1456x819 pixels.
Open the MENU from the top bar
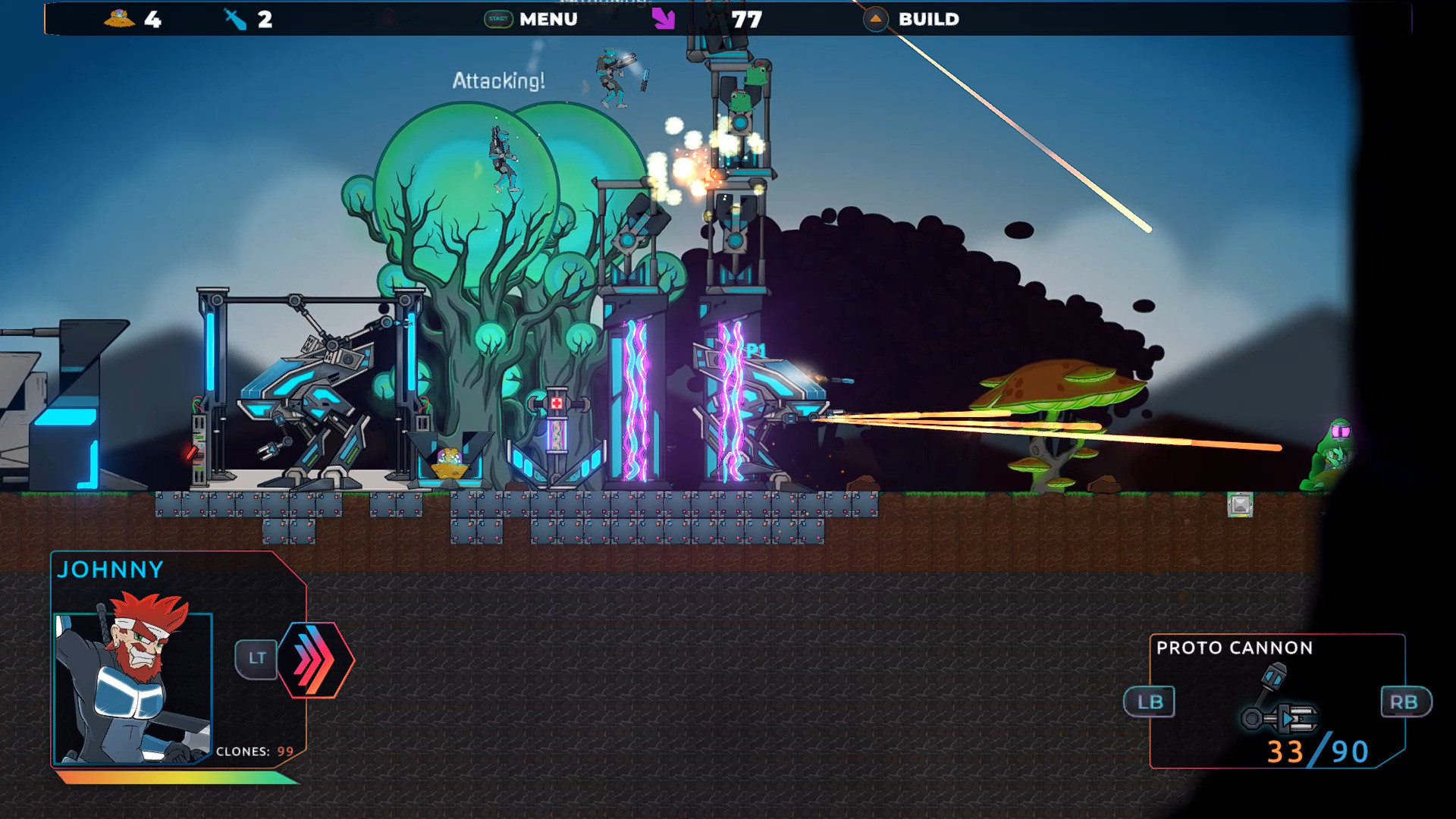tap(548, 19)
